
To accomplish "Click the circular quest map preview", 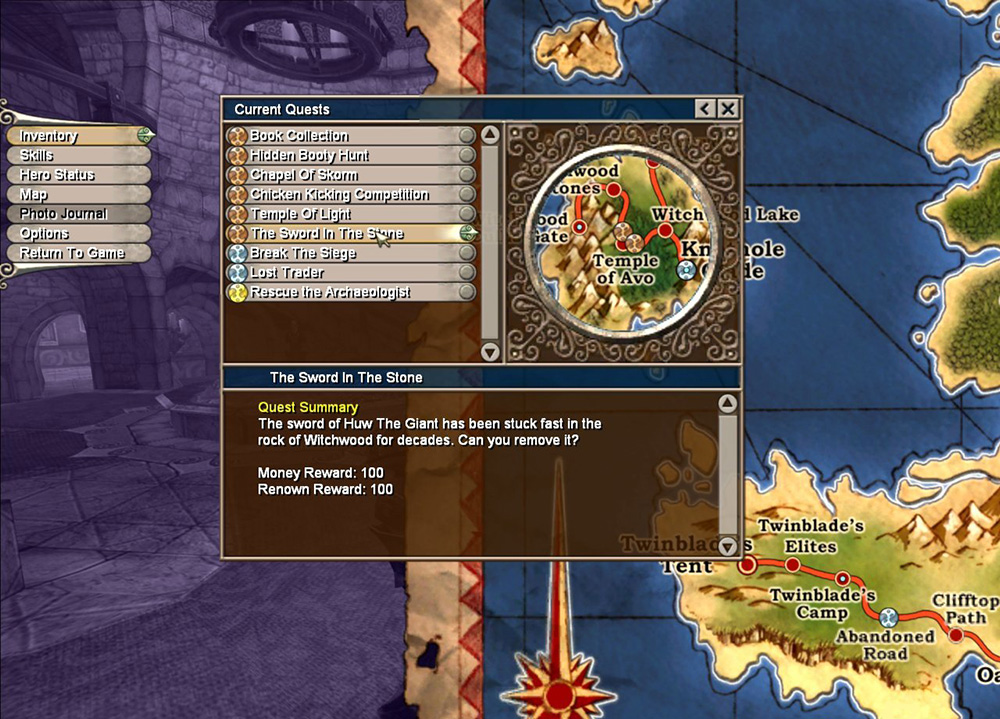I will click(x=623, y=241).
